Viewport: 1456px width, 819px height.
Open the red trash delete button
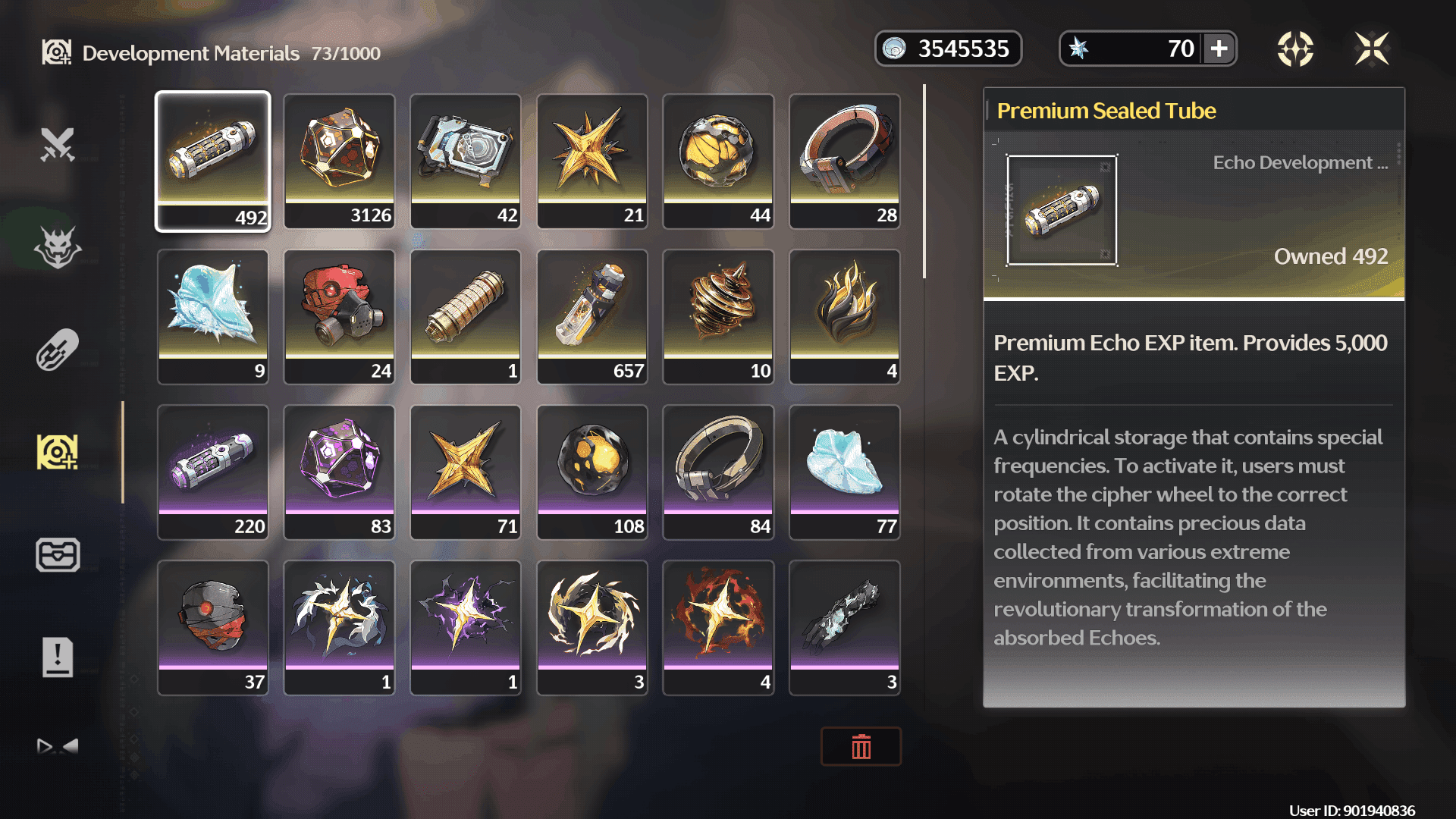point(861,747)
